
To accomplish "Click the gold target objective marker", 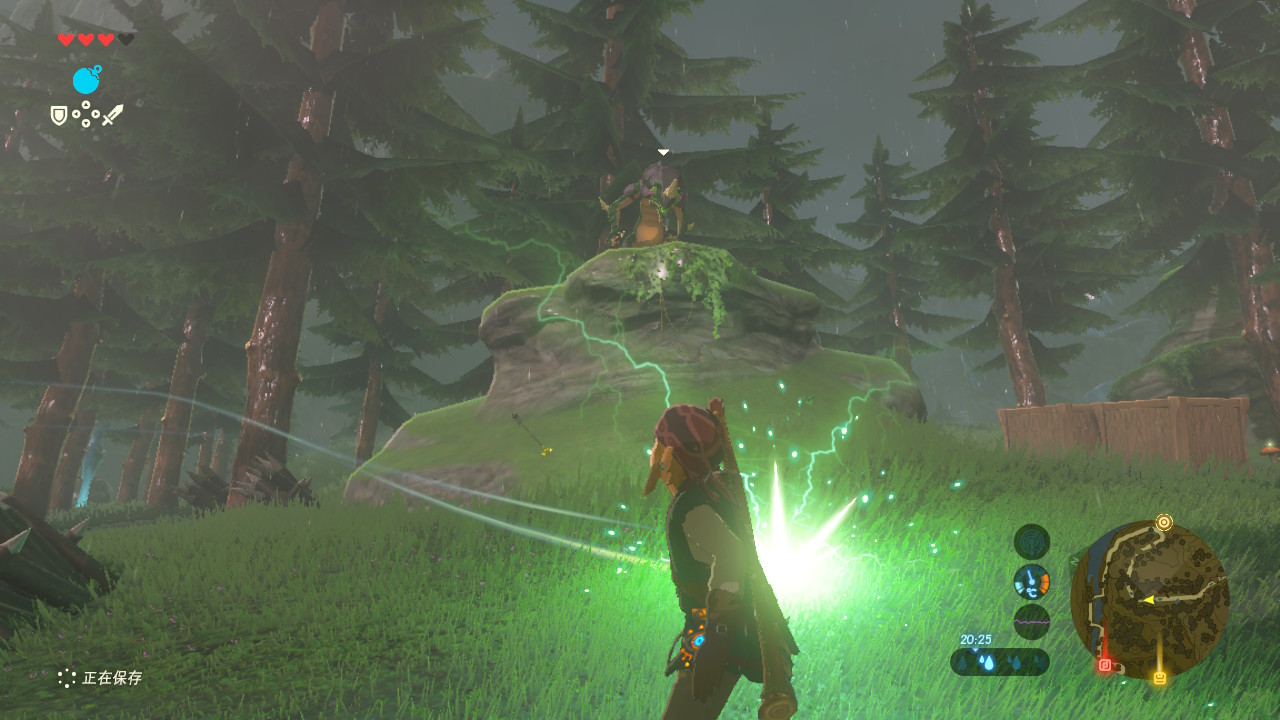I will pyautogui.click(x=1163, y=522).
